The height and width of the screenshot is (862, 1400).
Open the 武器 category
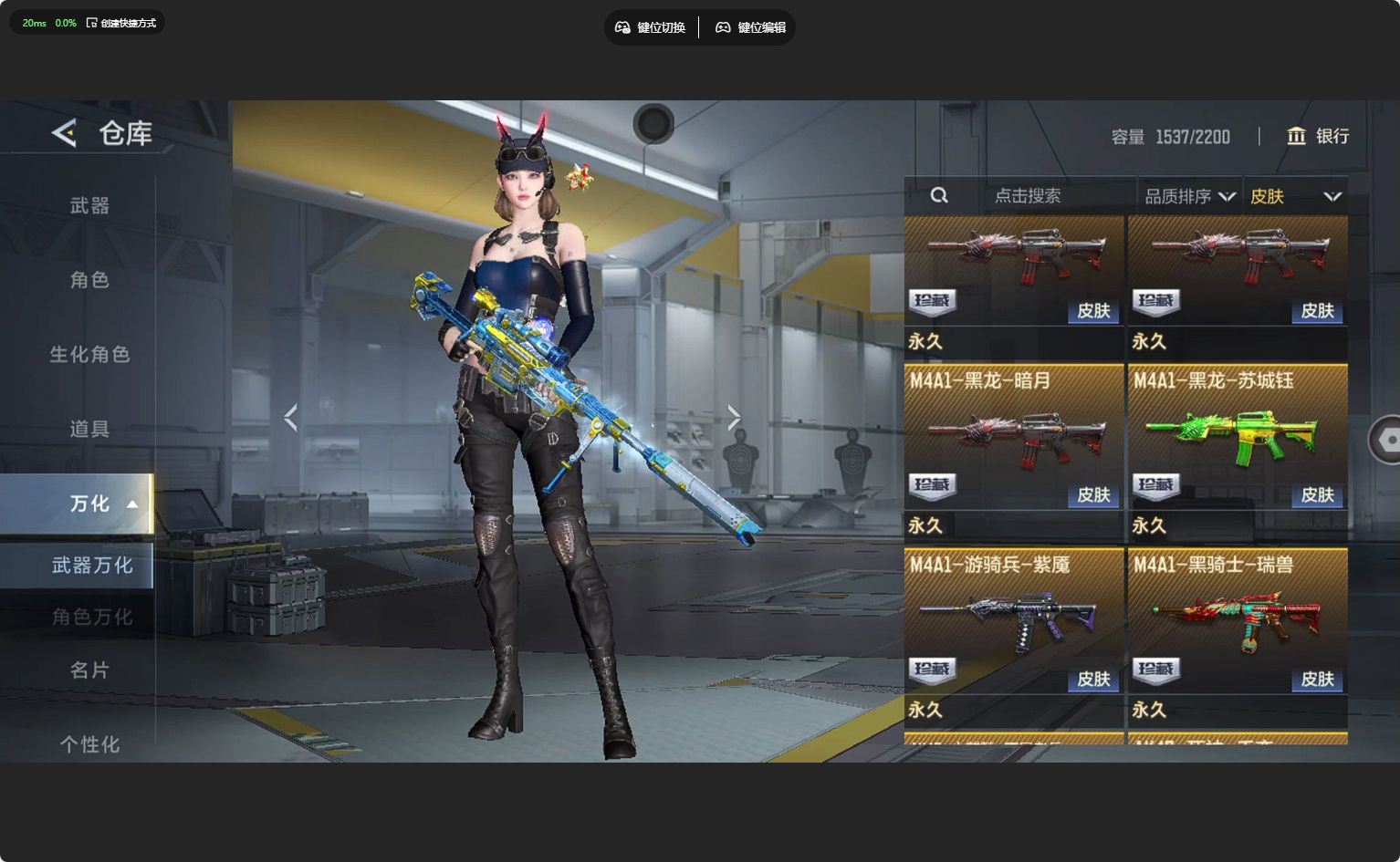pos(89,206)
